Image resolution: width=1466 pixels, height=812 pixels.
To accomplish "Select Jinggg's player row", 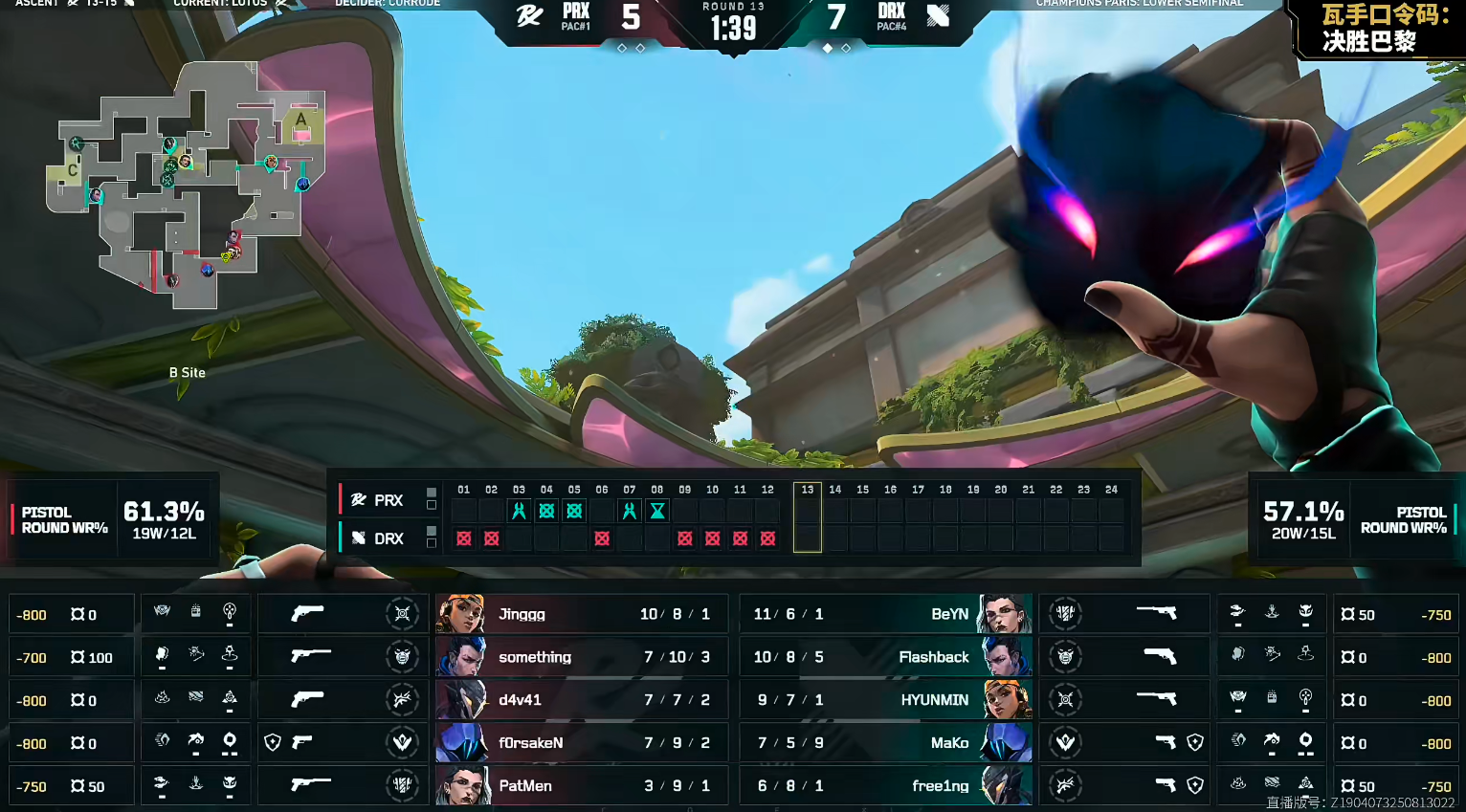I will click(x=581, y=614).
